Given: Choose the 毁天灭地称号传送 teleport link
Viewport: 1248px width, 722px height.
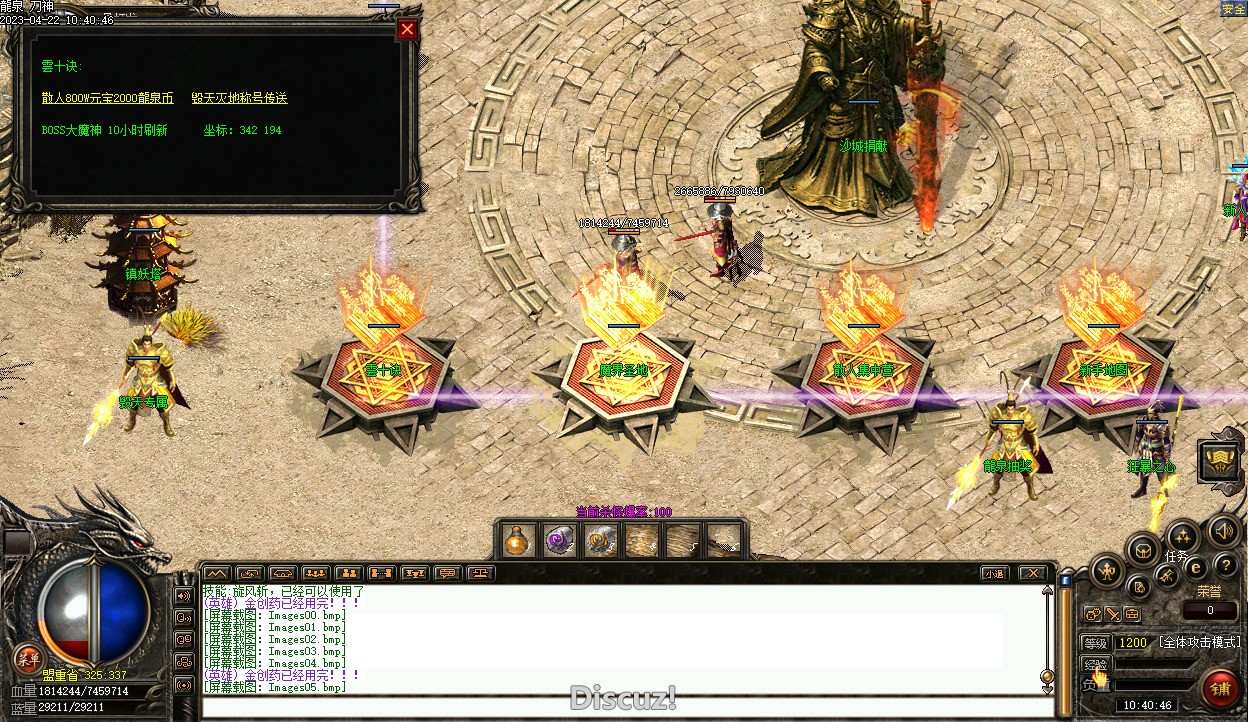Looking at the screenshot, I should click(239, 98).
